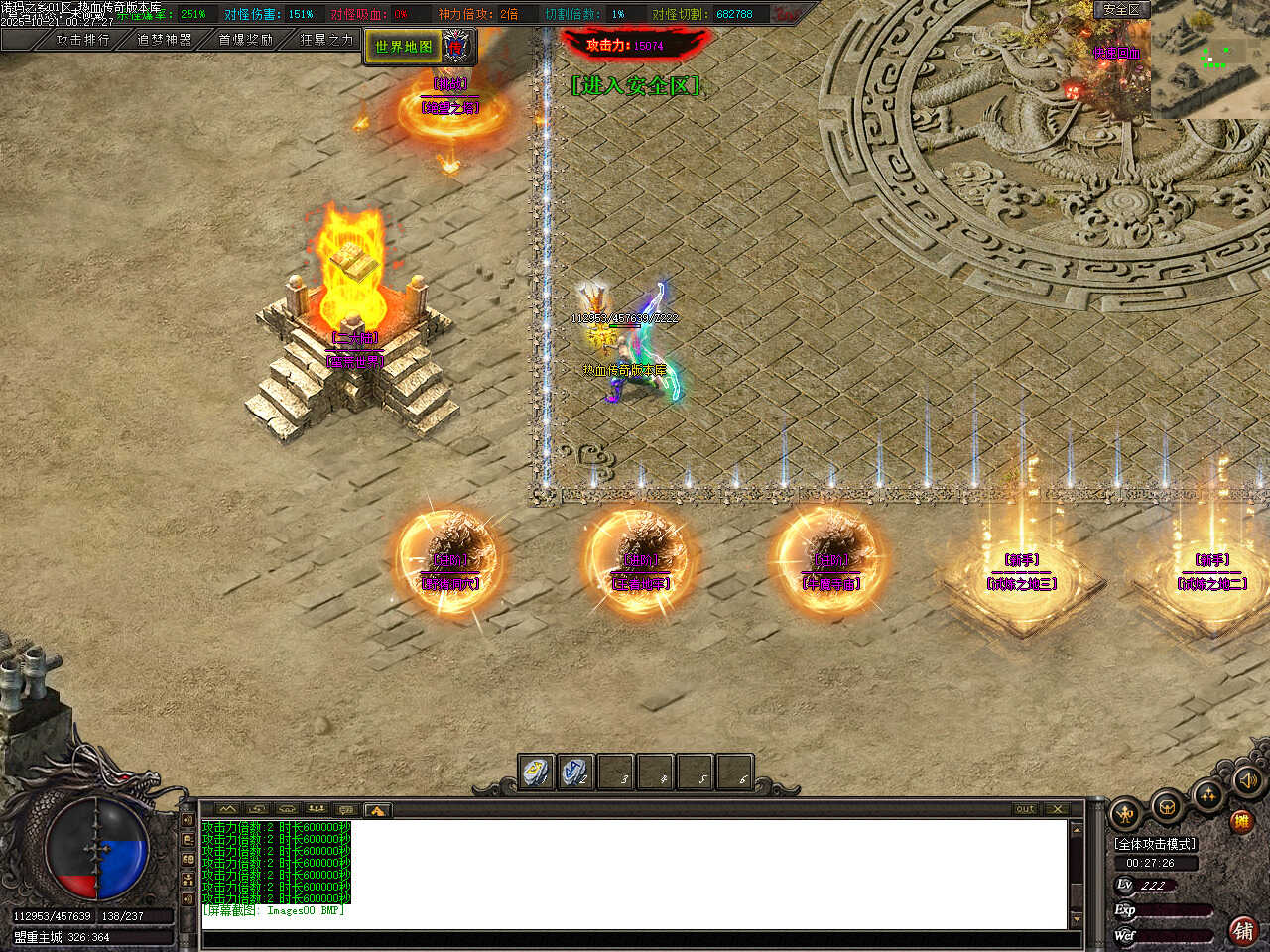
Task: Show the 世界地图 world map
Action: (x=403, y=47)
